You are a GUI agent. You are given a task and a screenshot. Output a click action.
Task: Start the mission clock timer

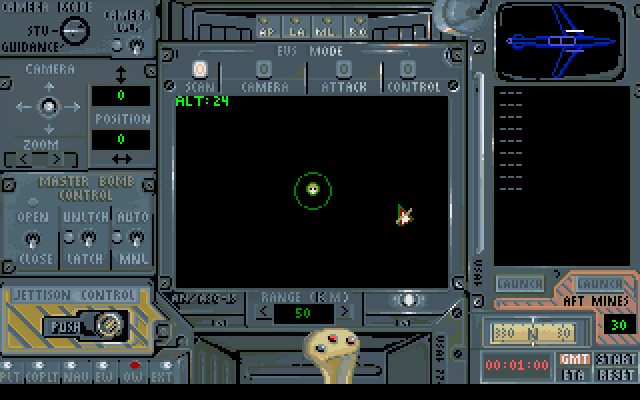point(614,358)
